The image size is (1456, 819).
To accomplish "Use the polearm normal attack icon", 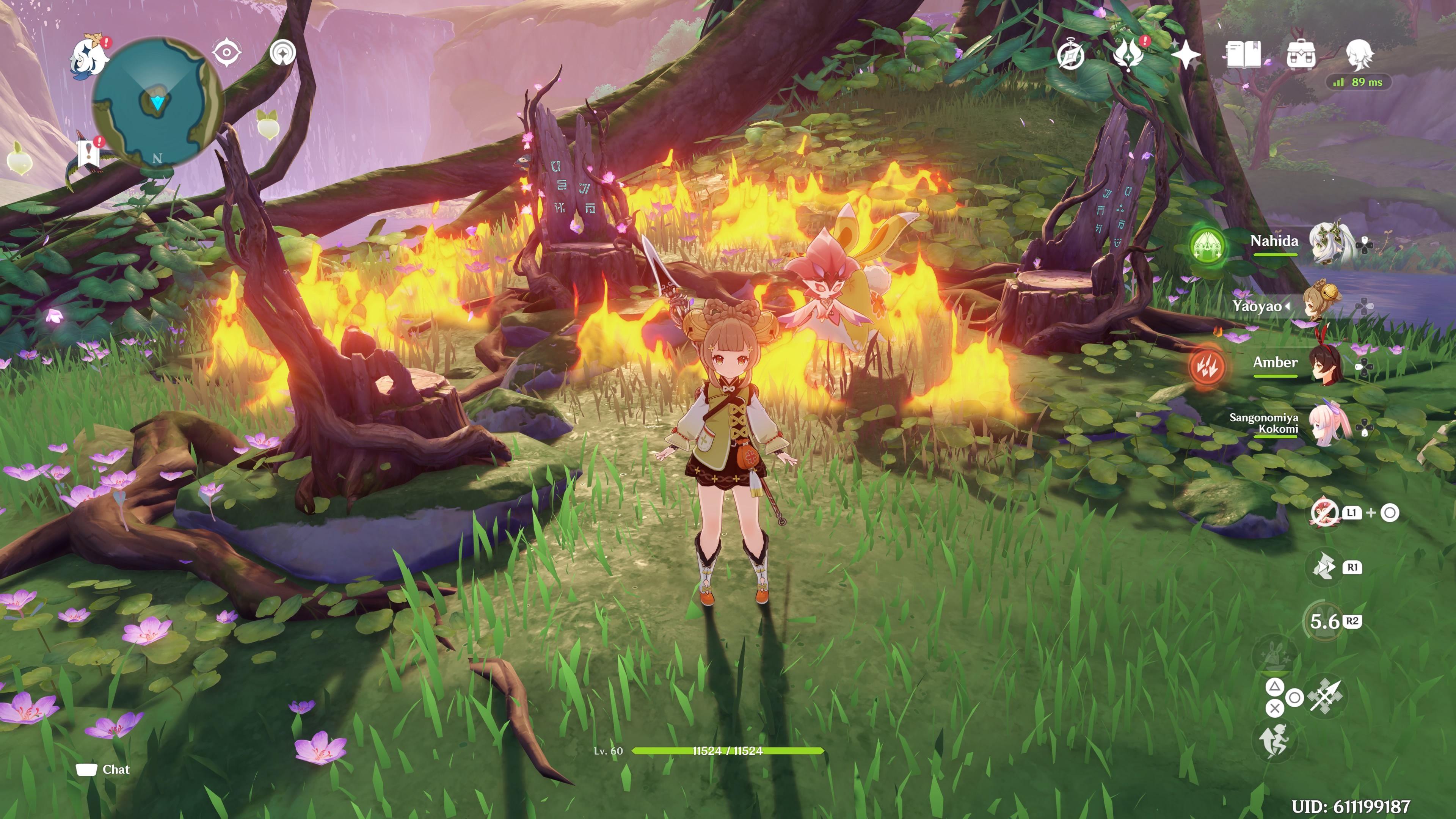I will click(x=1325, y=697).
